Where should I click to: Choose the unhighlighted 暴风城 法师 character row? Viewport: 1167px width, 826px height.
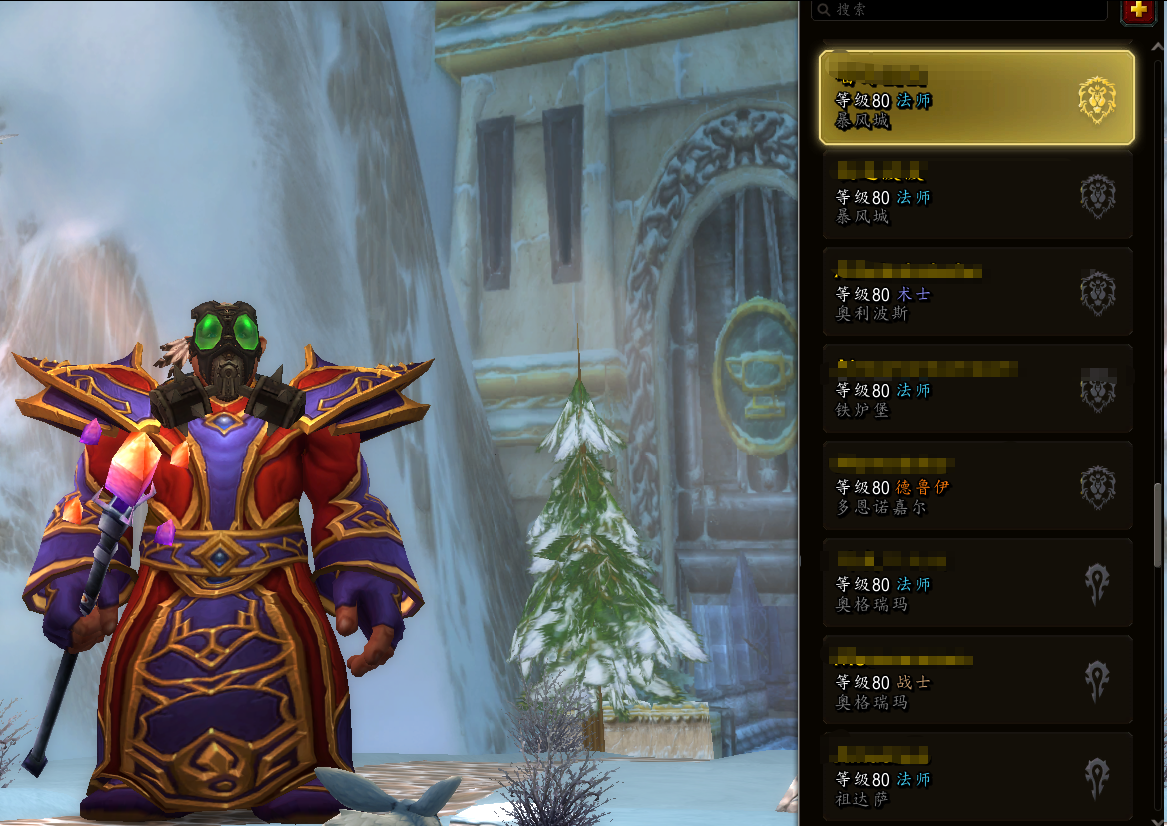[976, 195]
